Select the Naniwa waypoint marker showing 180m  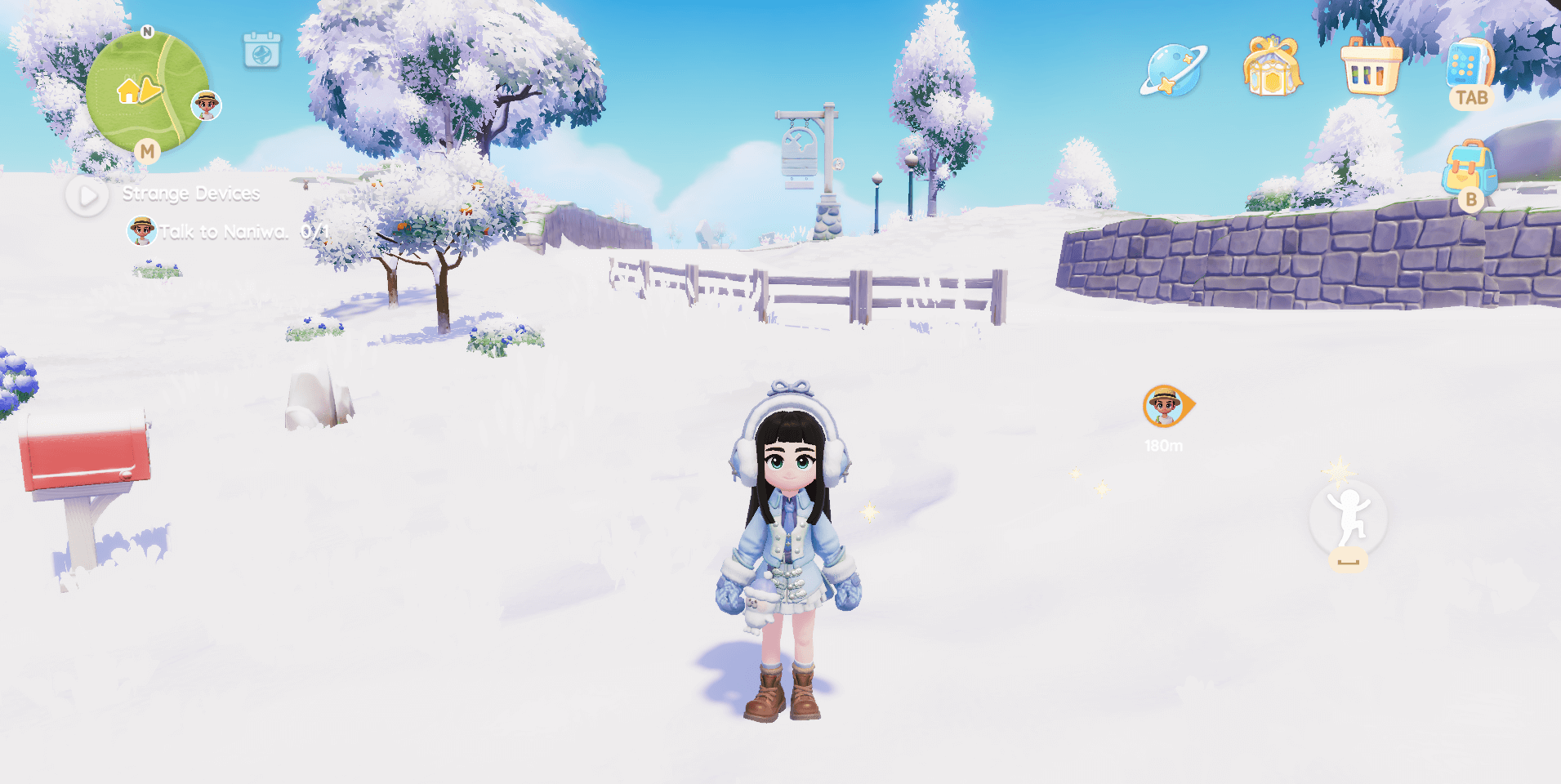pyautogui.click(x=1166, y=407)
